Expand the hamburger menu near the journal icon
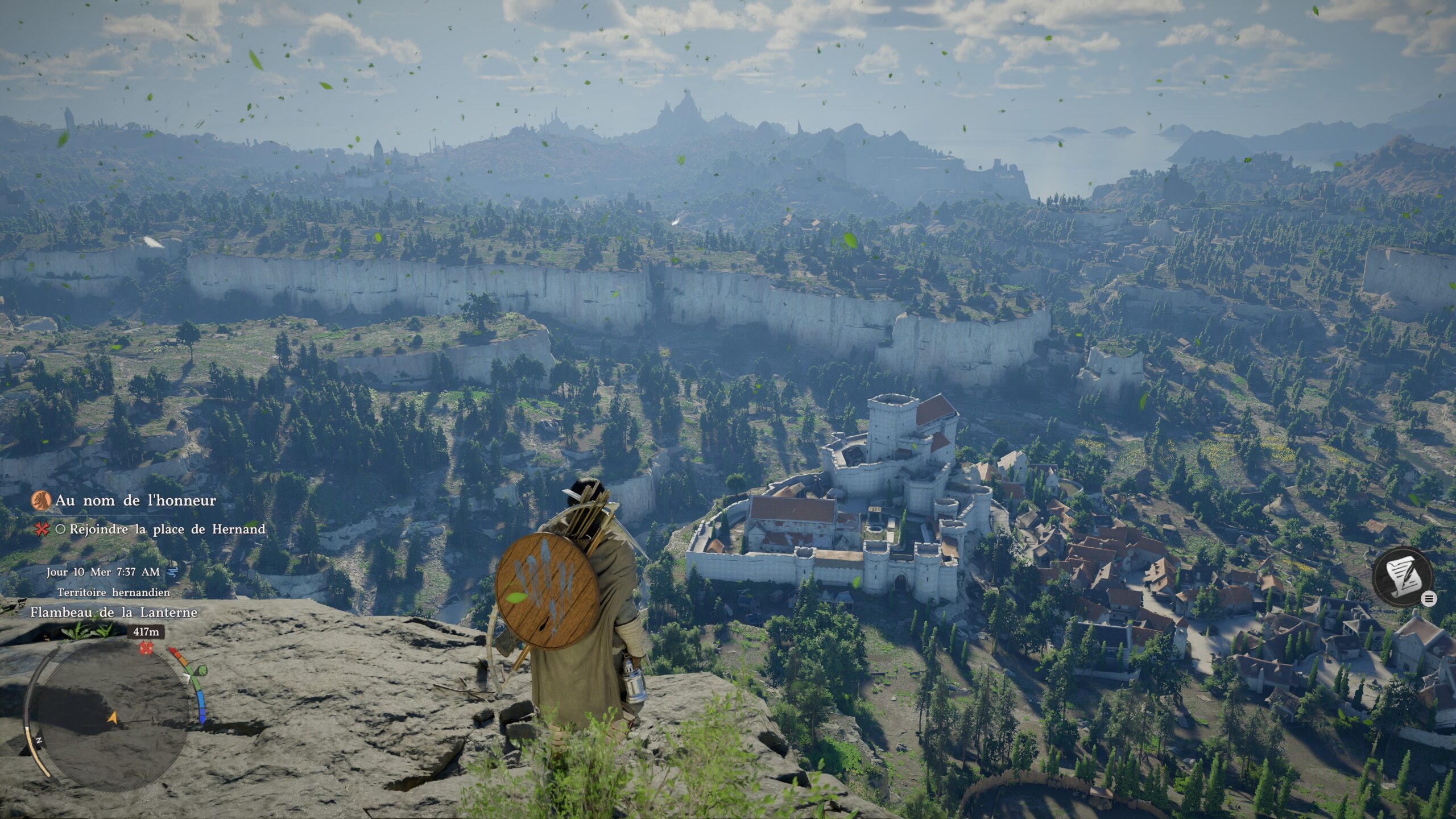The image size is (1456, 819). click(1429, 598)
